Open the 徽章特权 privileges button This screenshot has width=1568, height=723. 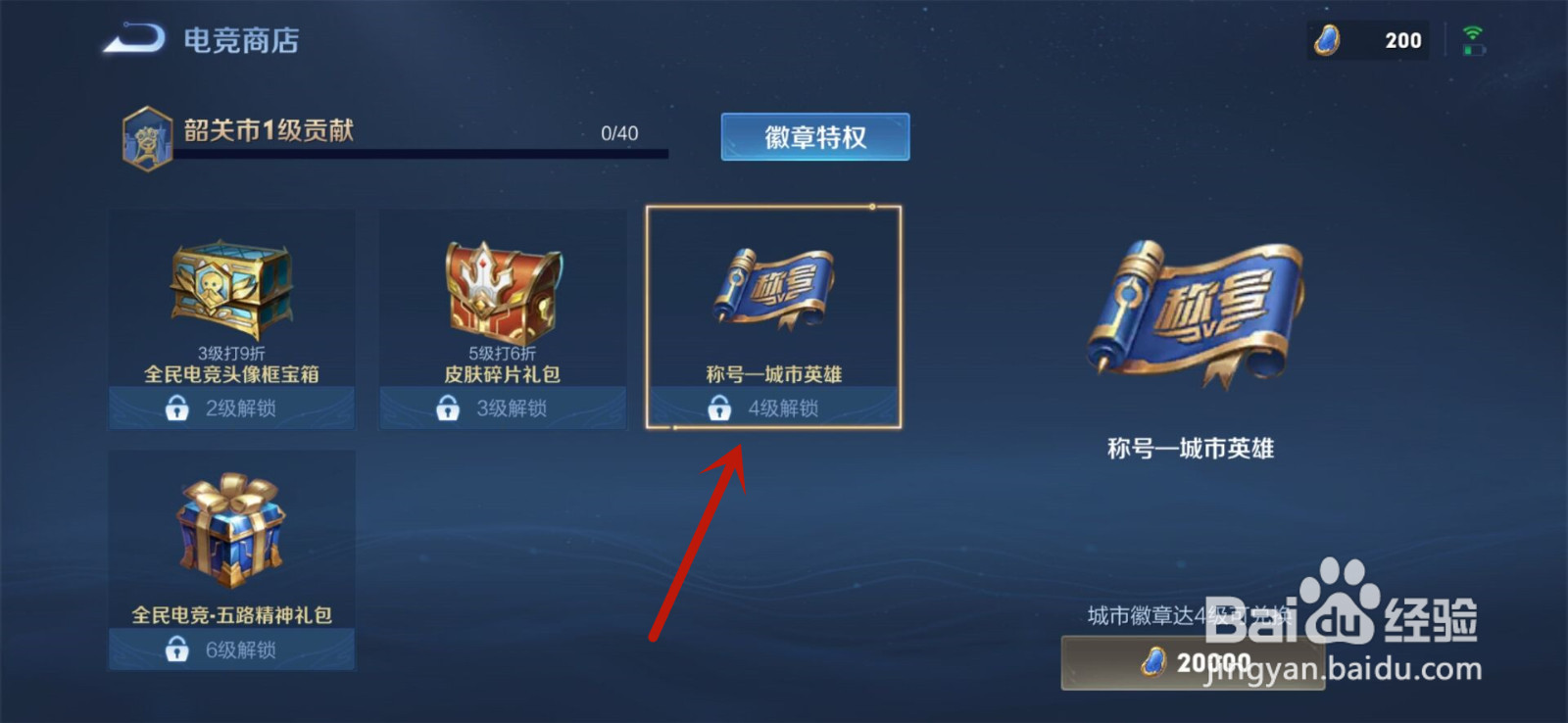[x=813, y=136]
